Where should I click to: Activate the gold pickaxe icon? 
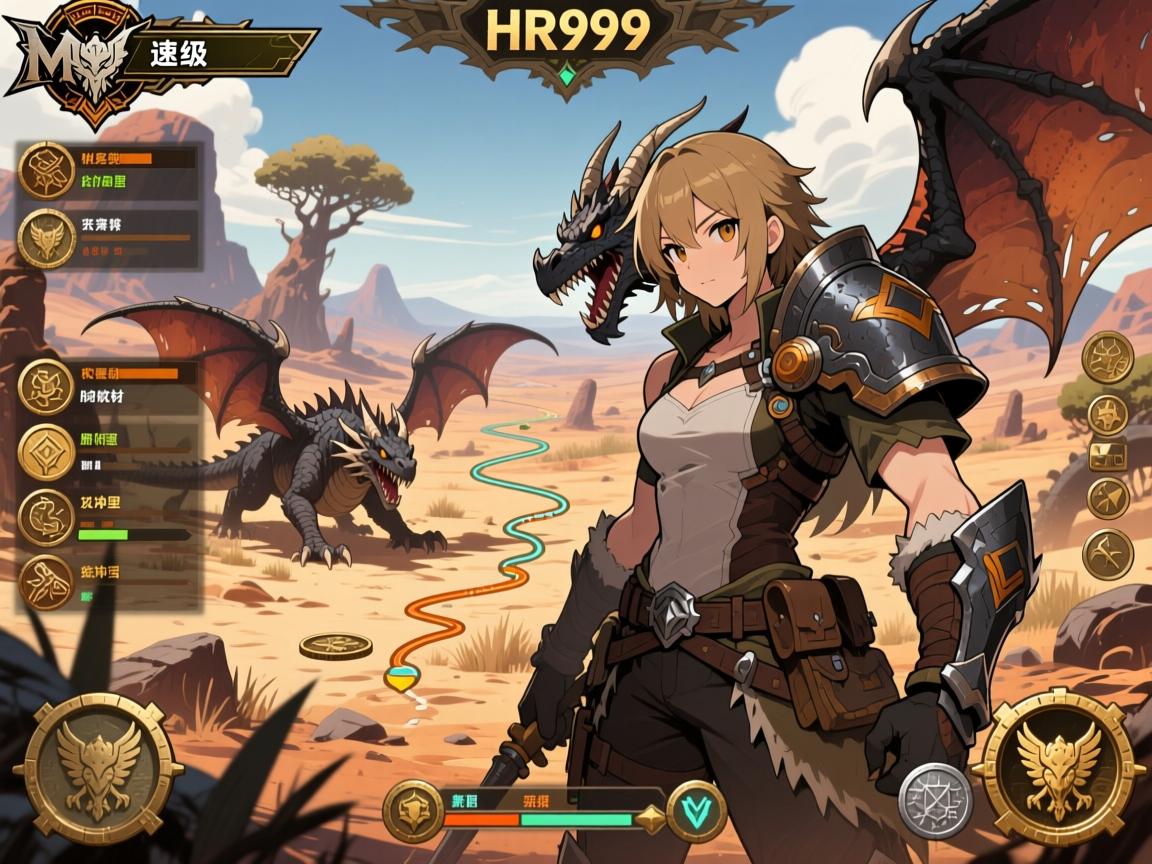tap(1108, 553)
